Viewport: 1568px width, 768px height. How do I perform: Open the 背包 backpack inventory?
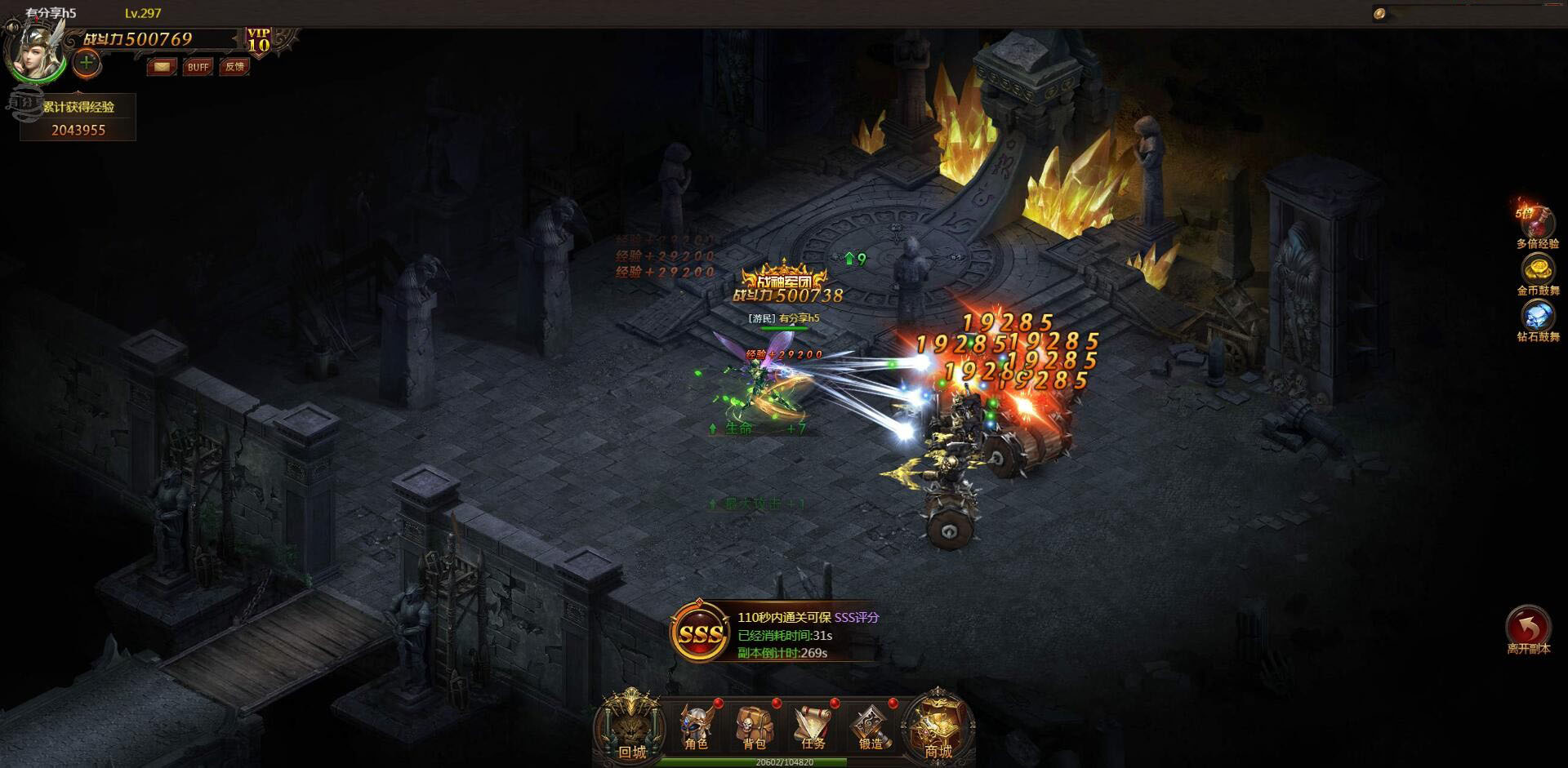click(x=754, y=726)
